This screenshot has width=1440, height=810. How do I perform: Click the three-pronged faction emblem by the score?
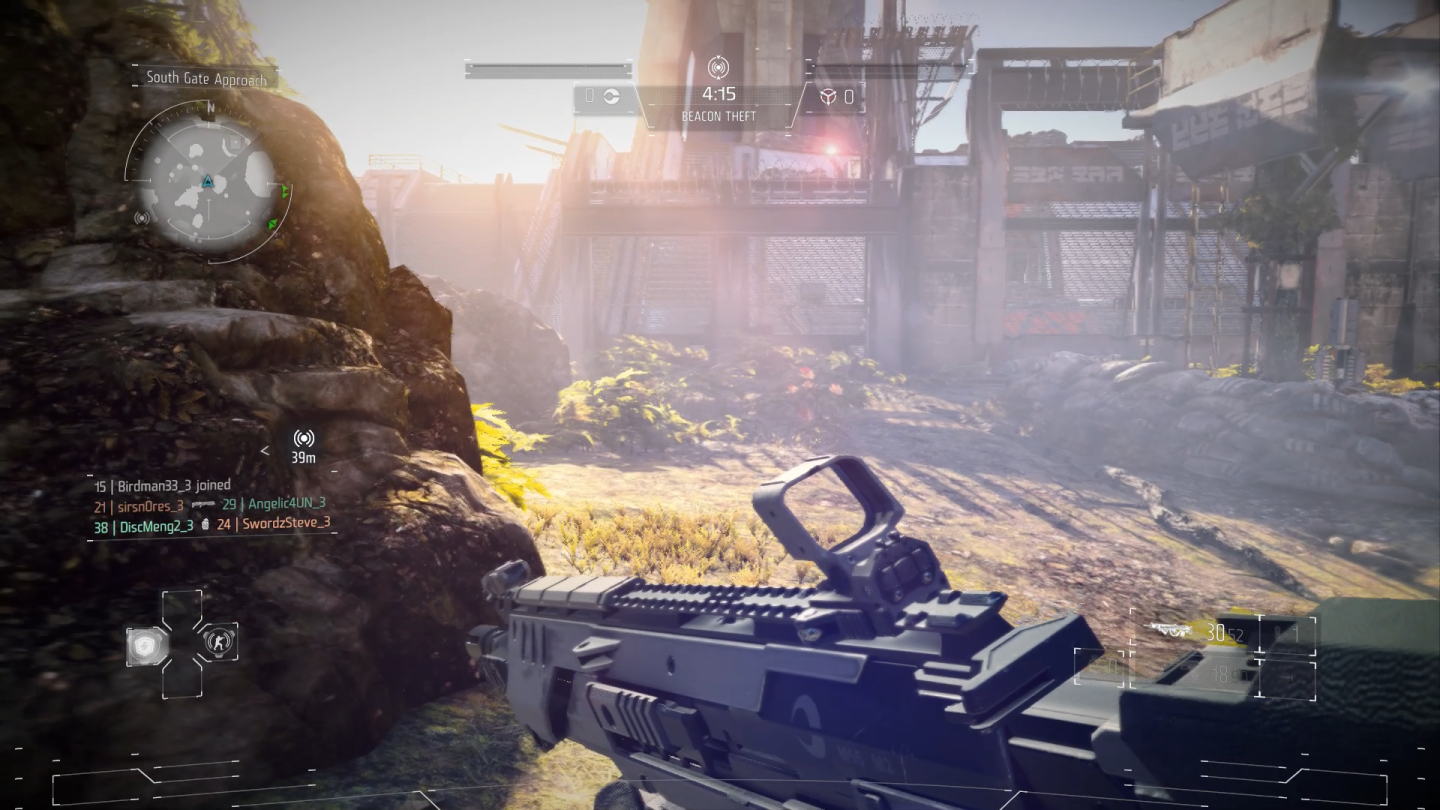[x=828, y=97]
